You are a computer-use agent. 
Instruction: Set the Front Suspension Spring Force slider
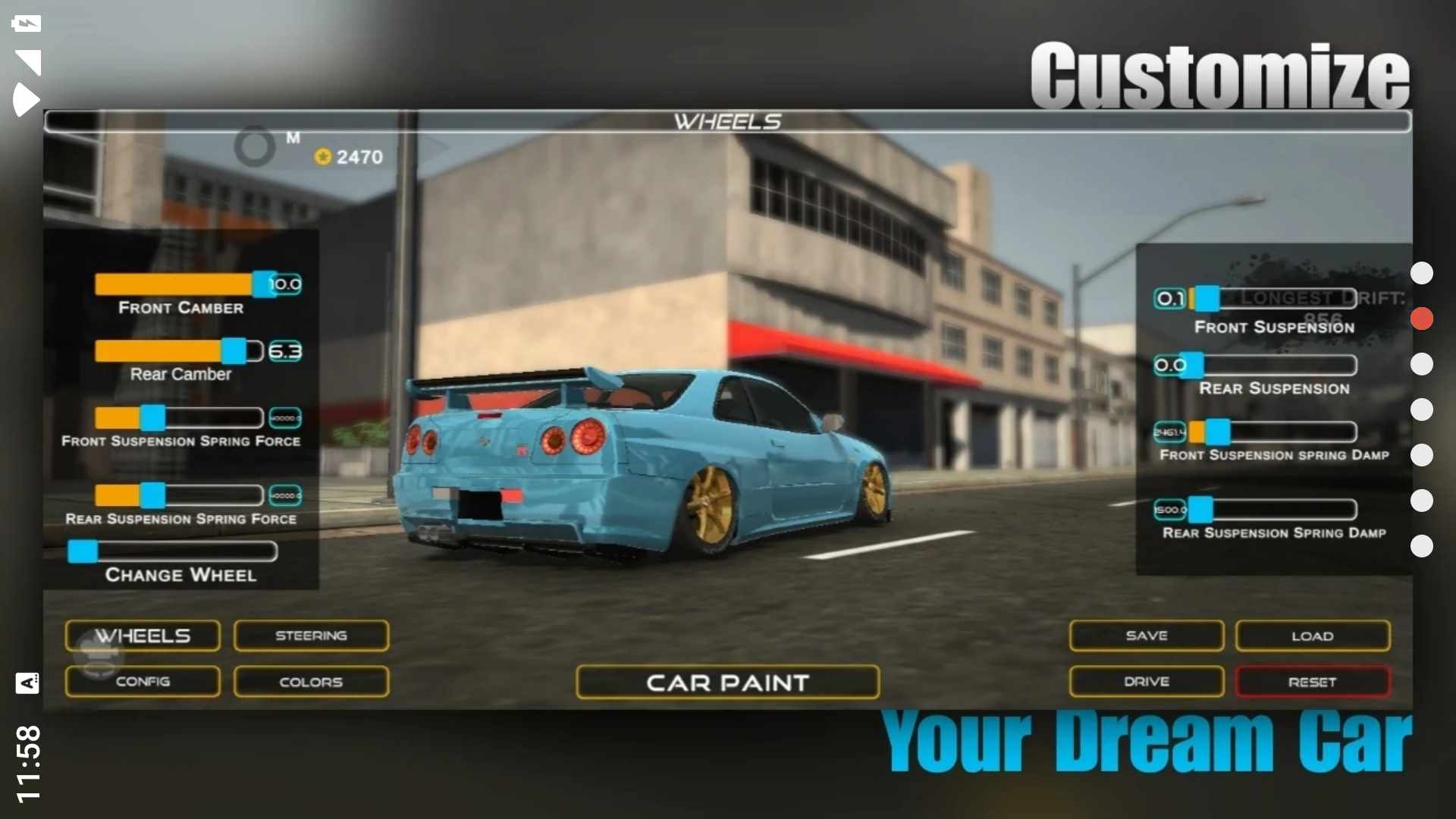pos(152,418)
